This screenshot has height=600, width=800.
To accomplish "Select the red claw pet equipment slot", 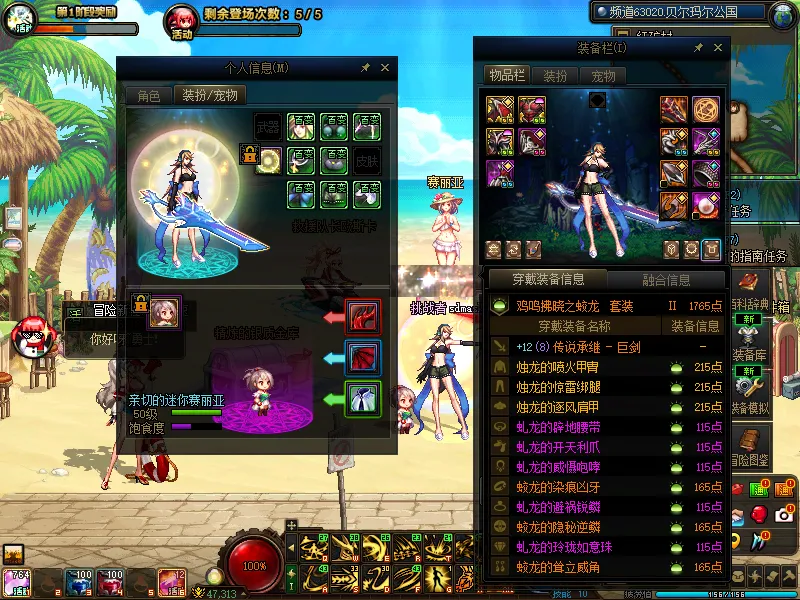I will [360, 316].
